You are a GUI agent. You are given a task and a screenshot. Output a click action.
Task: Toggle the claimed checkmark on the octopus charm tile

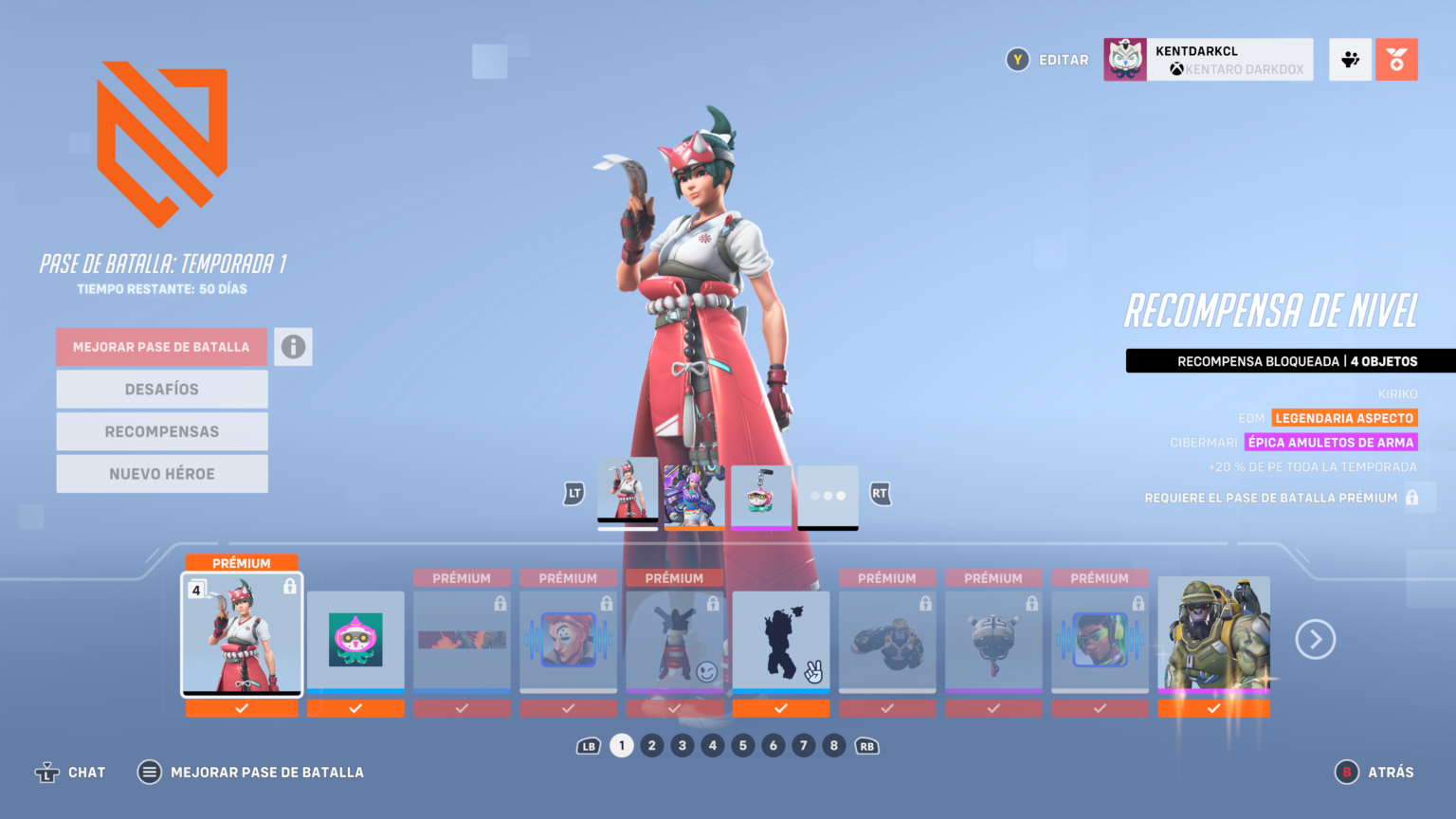355,706
